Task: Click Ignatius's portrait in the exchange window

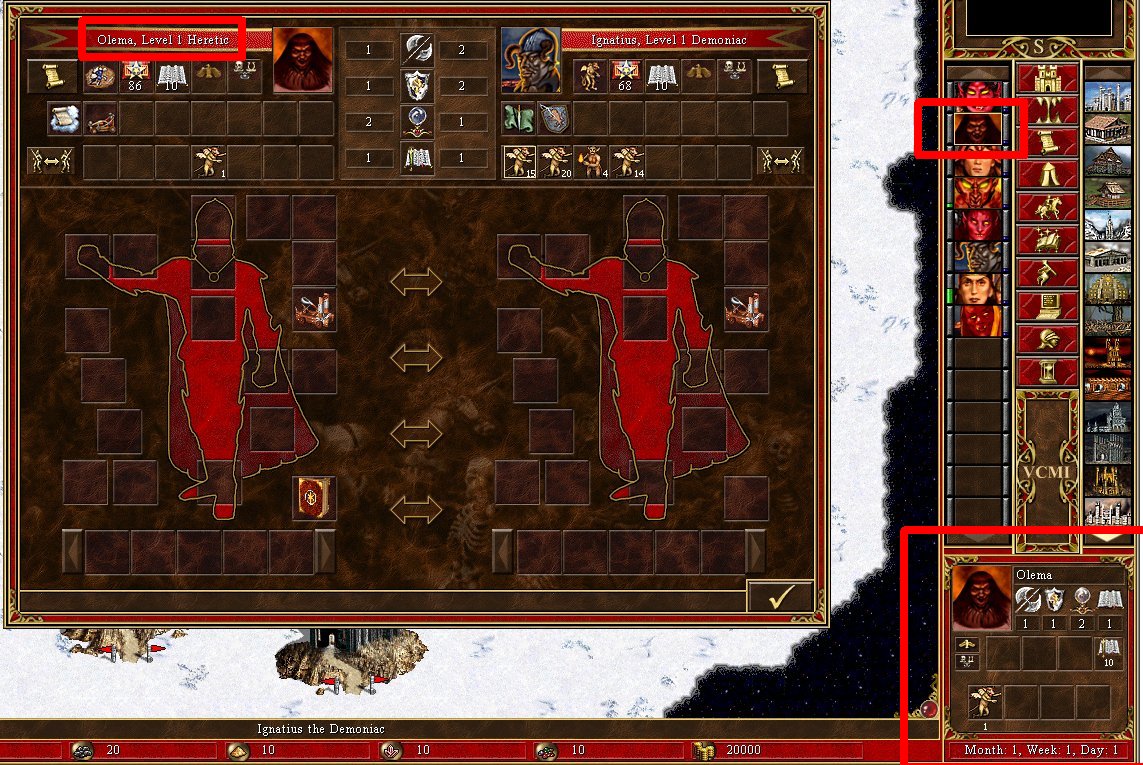Action: 530,60
